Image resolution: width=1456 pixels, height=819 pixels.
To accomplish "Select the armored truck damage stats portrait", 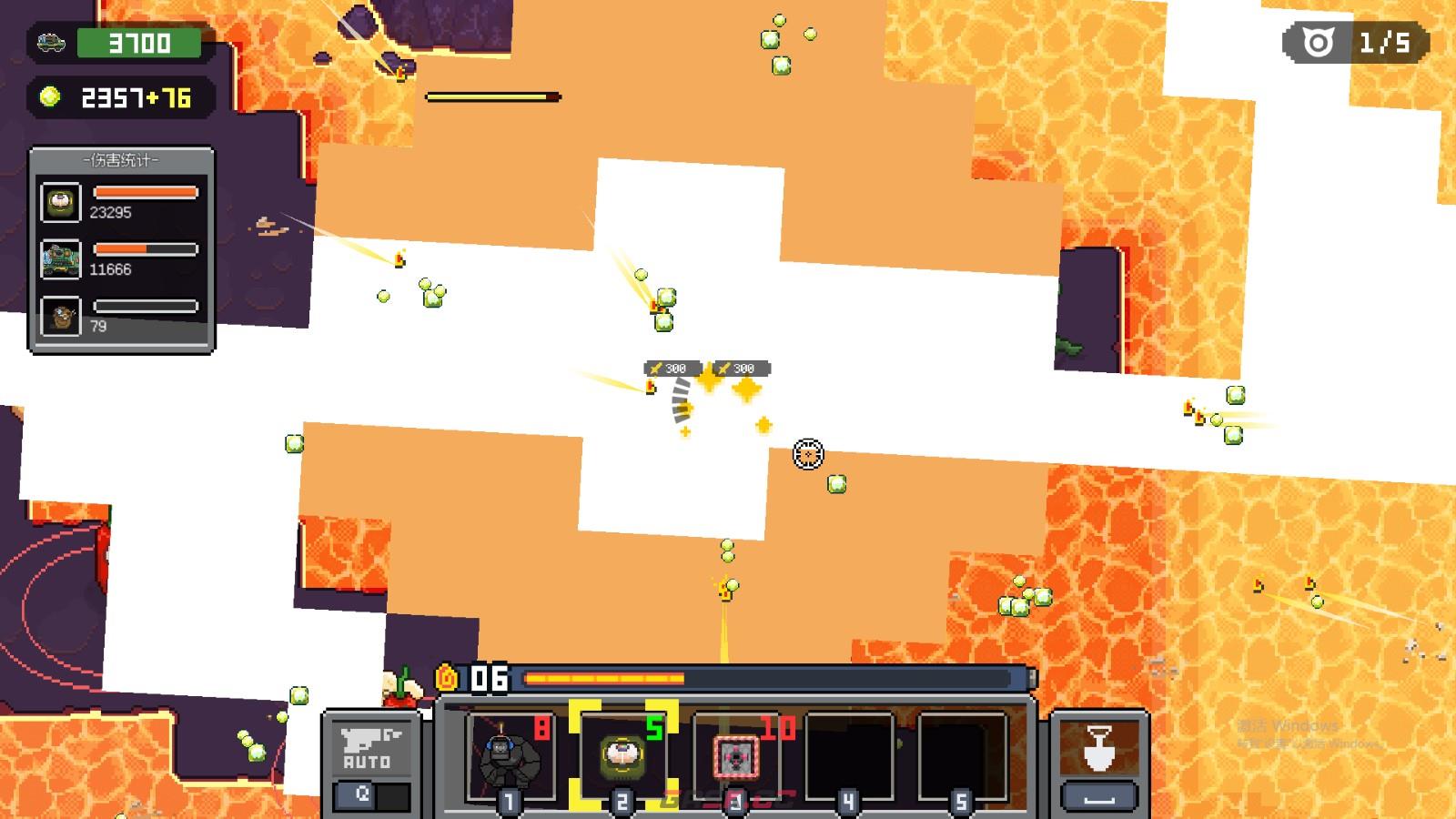I will (61, 259).
